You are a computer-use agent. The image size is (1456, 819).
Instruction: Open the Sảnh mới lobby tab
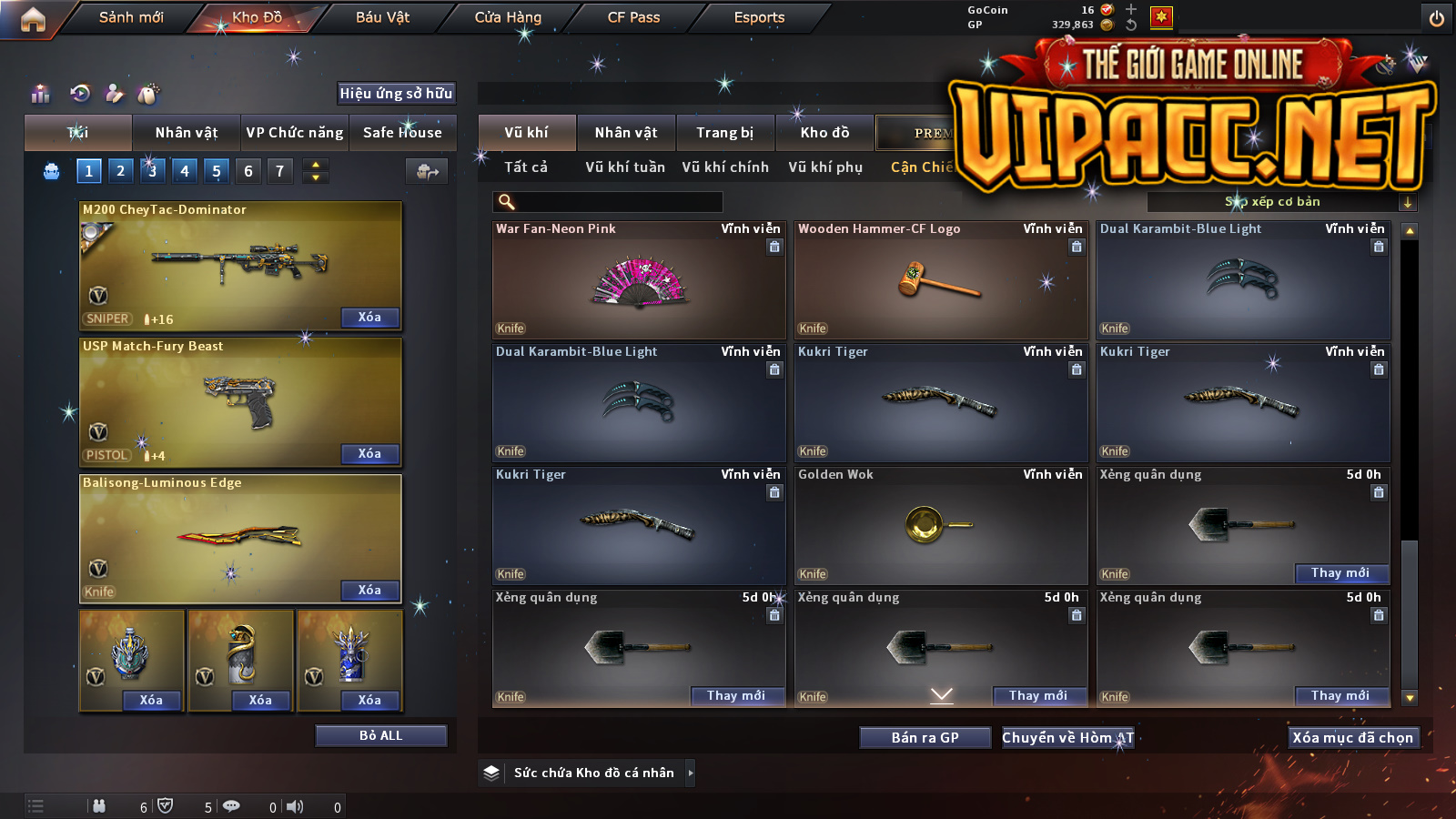(x=131, y=17)
